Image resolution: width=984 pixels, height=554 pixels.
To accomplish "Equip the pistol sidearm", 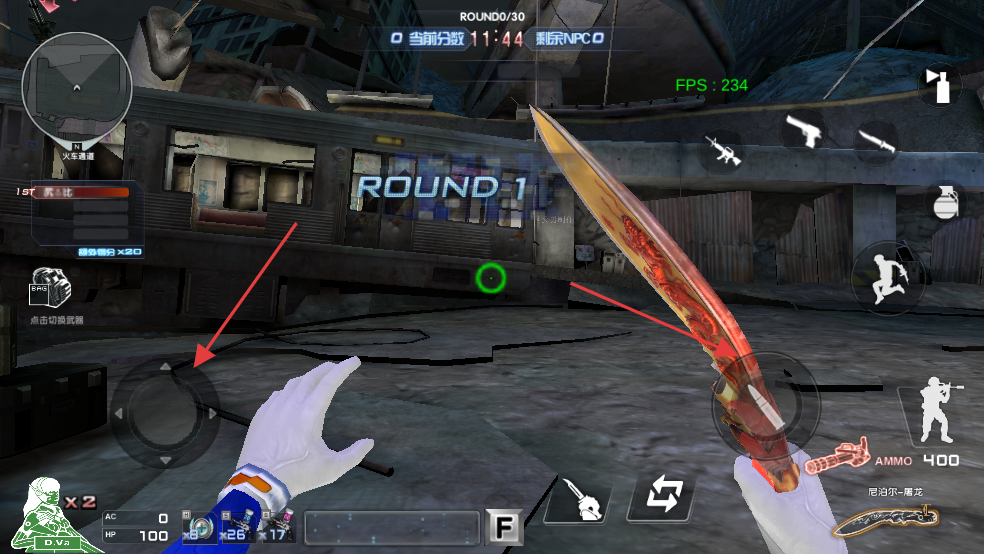I will point(801,129).
